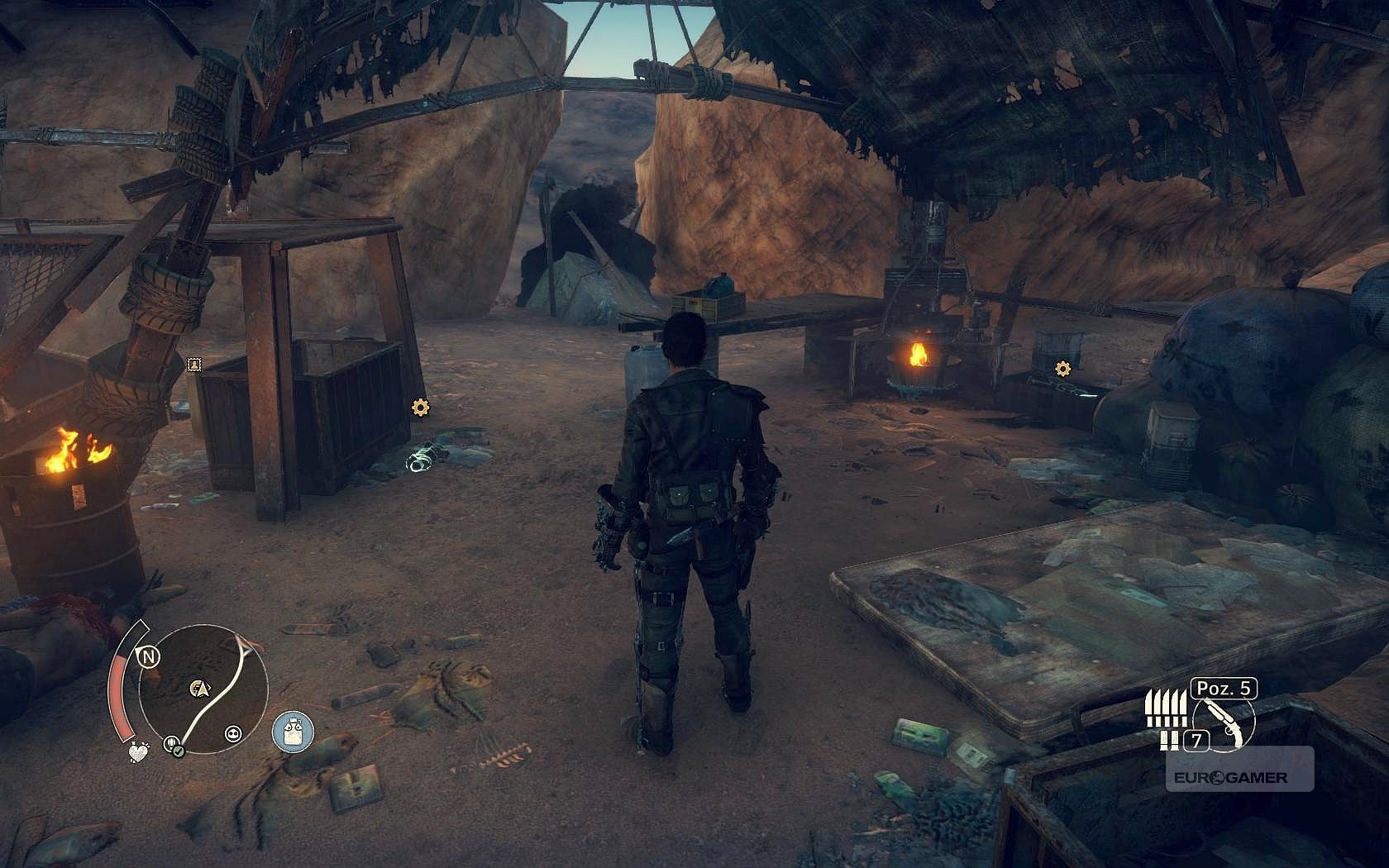The height and width of the screenshot is (868, 1389).
Task: Use the blue water canteen icon
Action: coord(293,733)
